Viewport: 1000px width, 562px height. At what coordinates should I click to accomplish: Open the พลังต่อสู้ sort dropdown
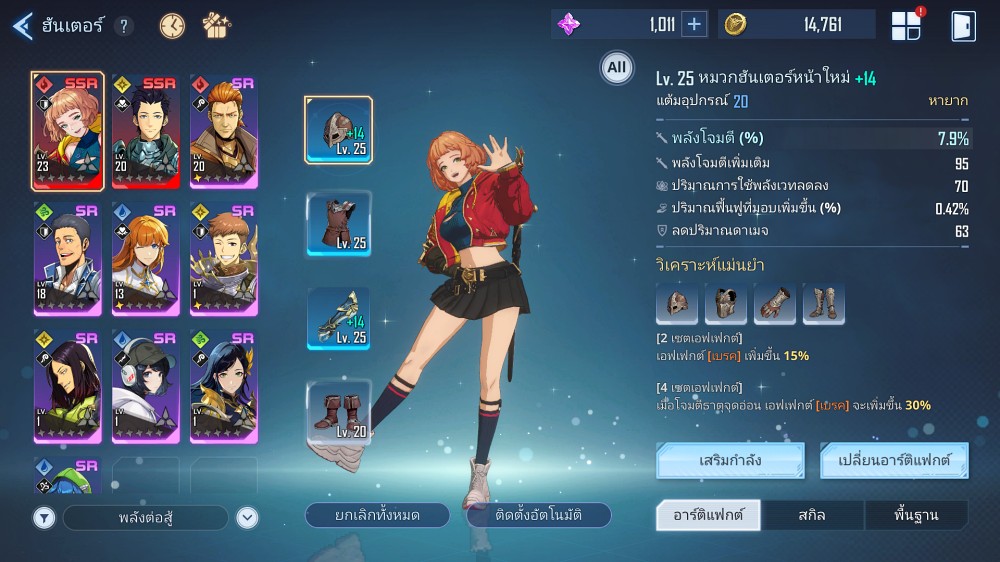(147, 517)
